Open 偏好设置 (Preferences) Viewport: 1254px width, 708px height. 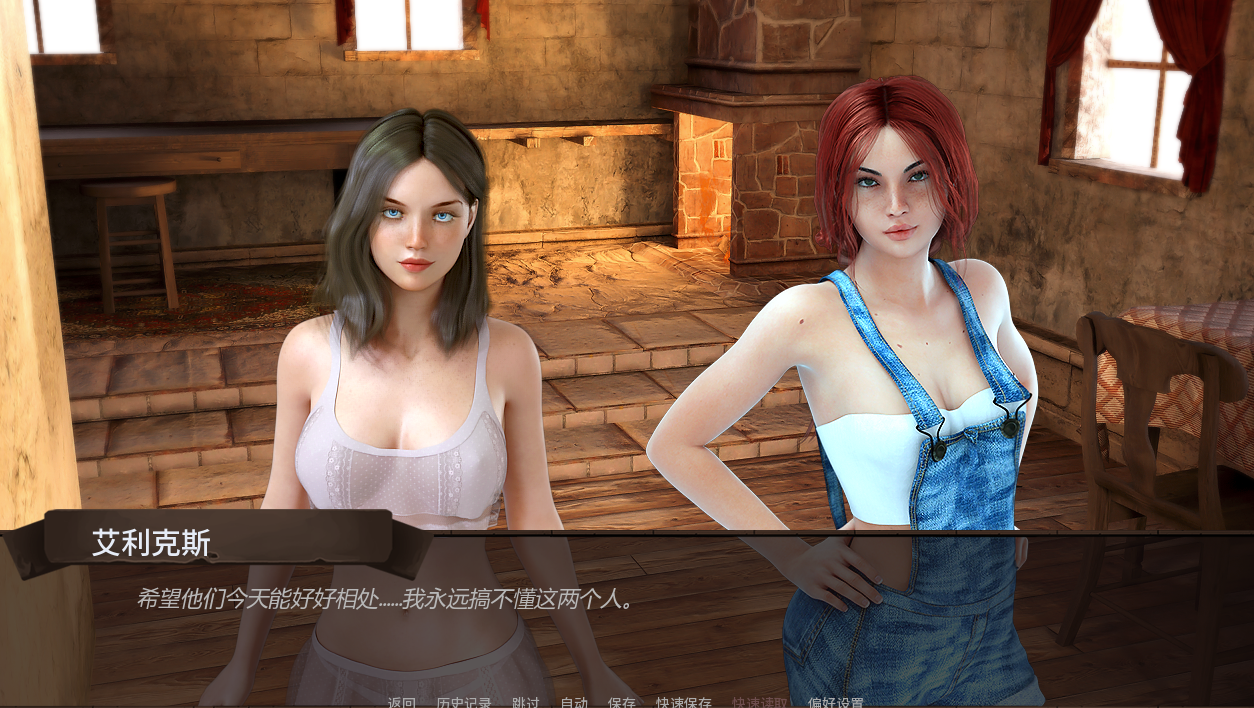point(836,702)
